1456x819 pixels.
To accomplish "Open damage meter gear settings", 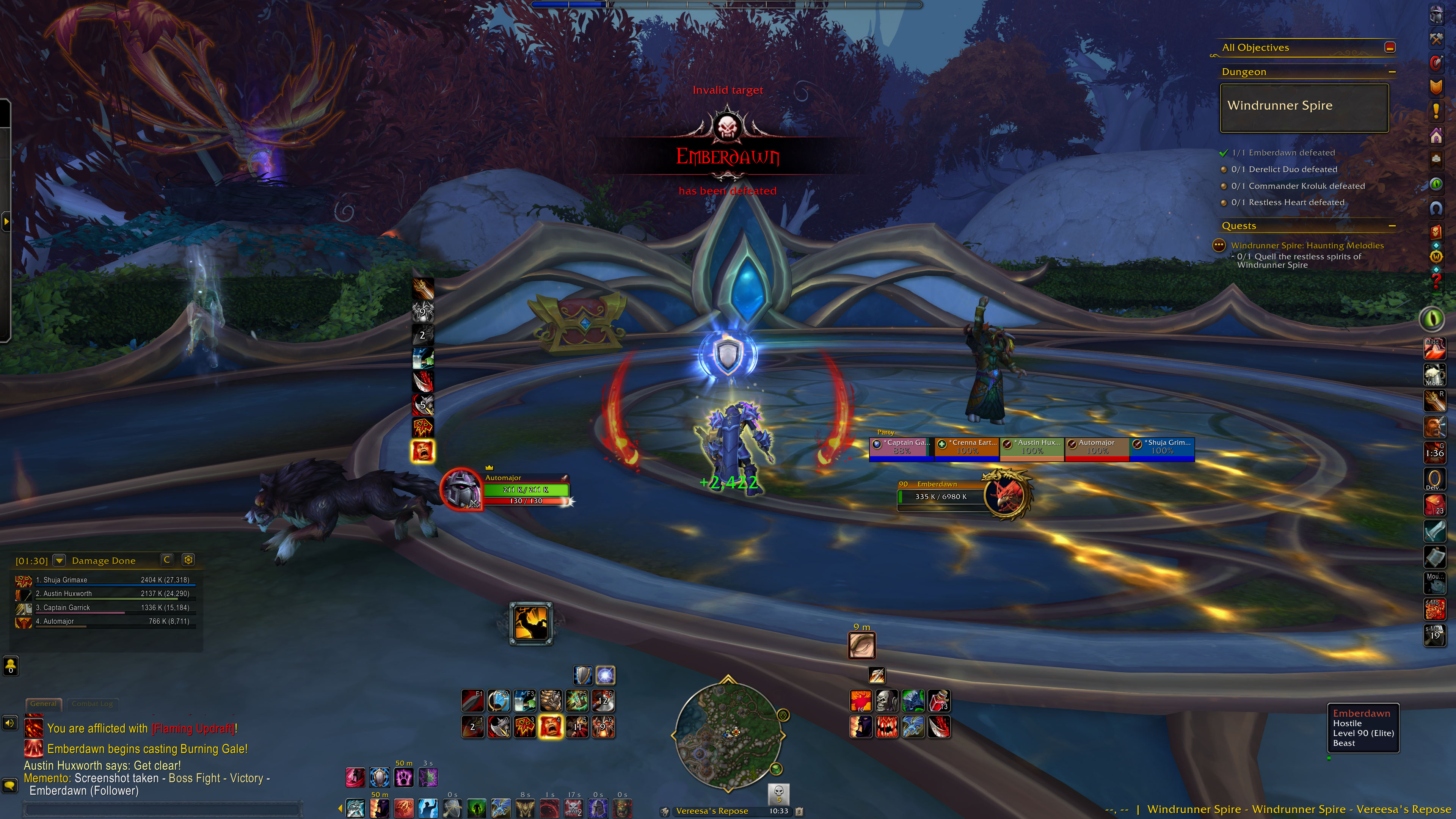I will (x=188, y=560).
